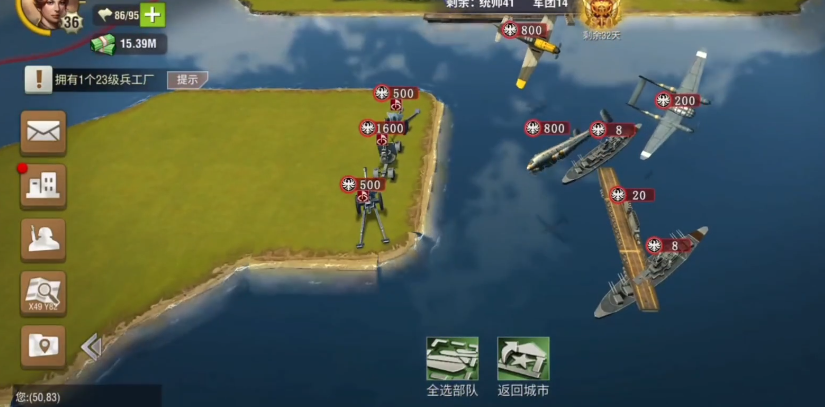Open the city buildings icon with red dot
The height and width of the screenshot is (407, 825).
click(x=44, y=186)
